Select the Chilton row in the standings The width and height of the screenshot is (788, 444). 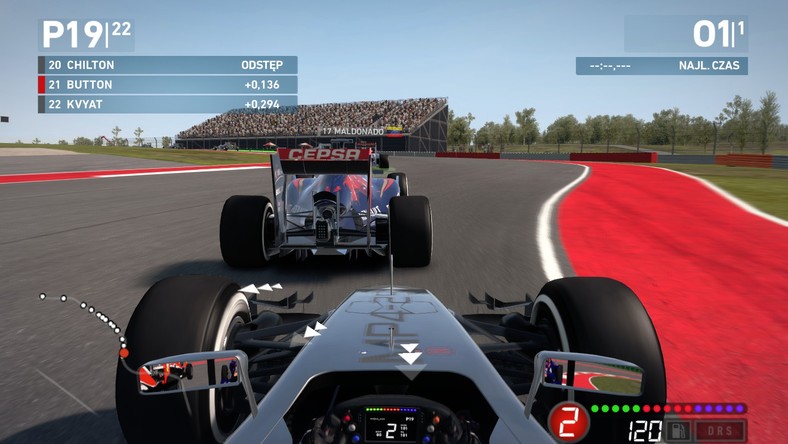coord(167,65)
